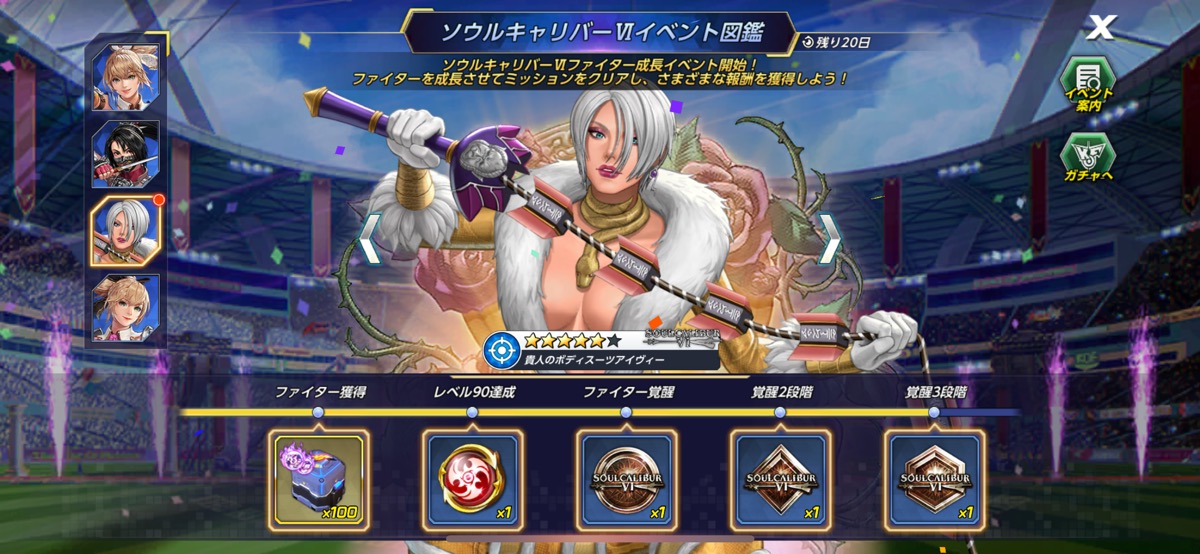The width and height of the screenshot is (1200, 554).
Task: Select the blonde fighter with white ribbon
Action: [x=126, y=77]
